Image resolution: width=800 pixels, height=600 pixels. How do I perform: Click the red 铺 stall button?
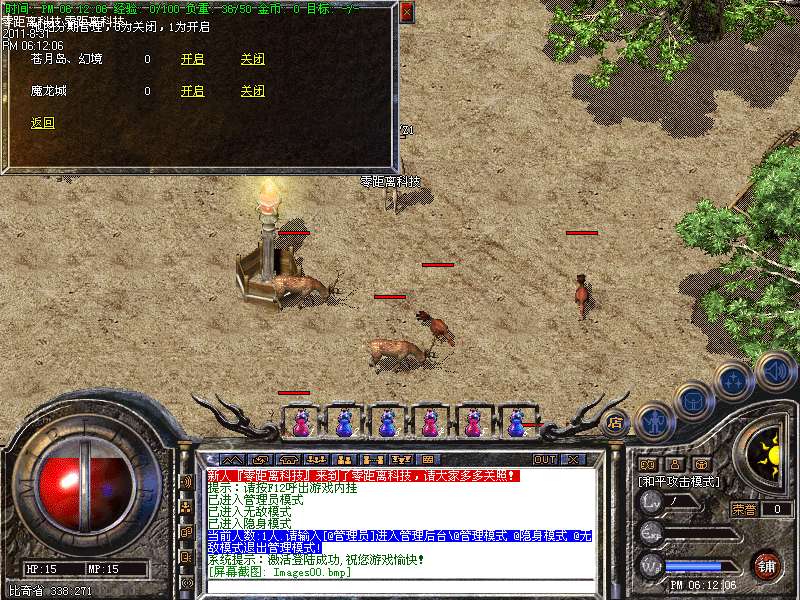pyautogui.click(x=767, y=564)
